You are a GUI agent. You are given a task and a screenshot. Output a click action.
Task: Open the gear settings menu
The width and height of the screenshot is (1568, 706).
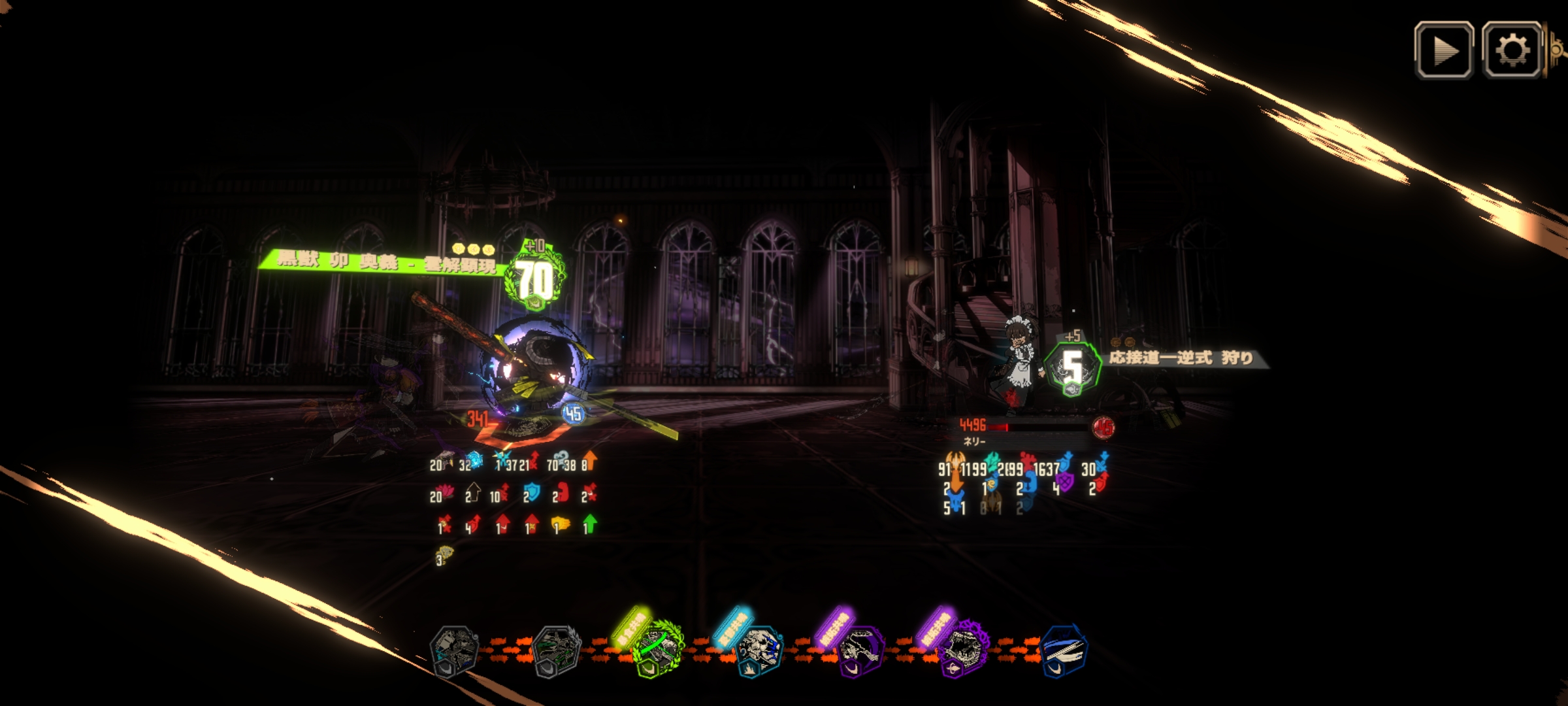[x=1512, y=50]
